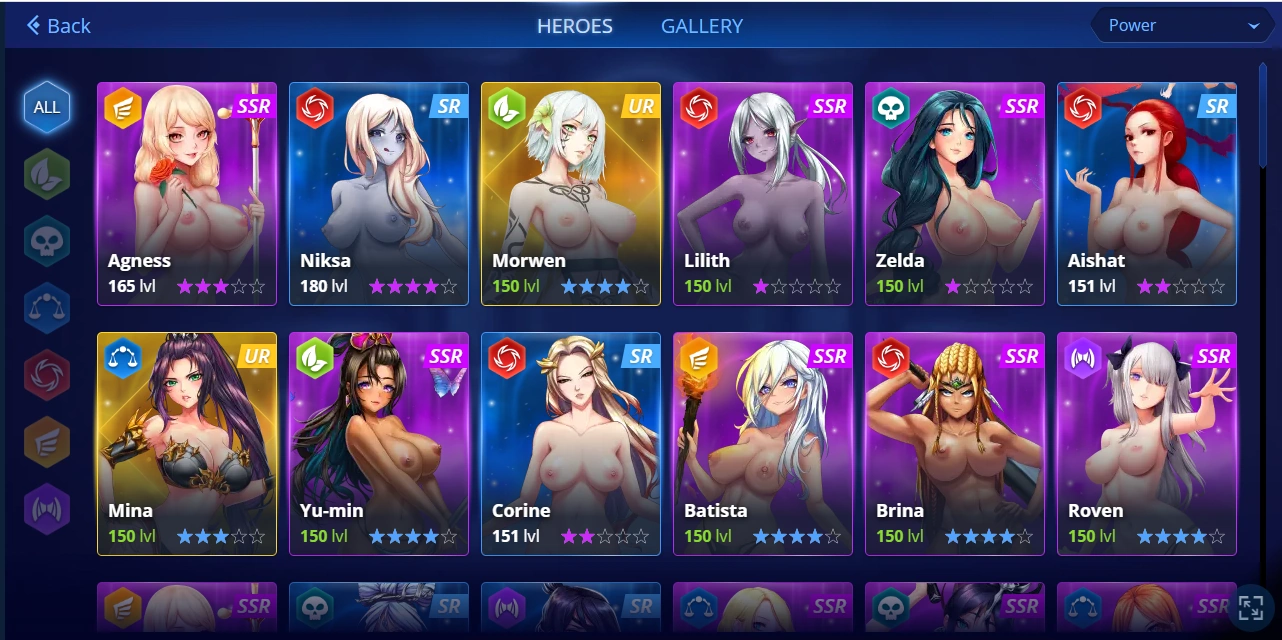Open the Mina UR hero card

pos(187,444)
